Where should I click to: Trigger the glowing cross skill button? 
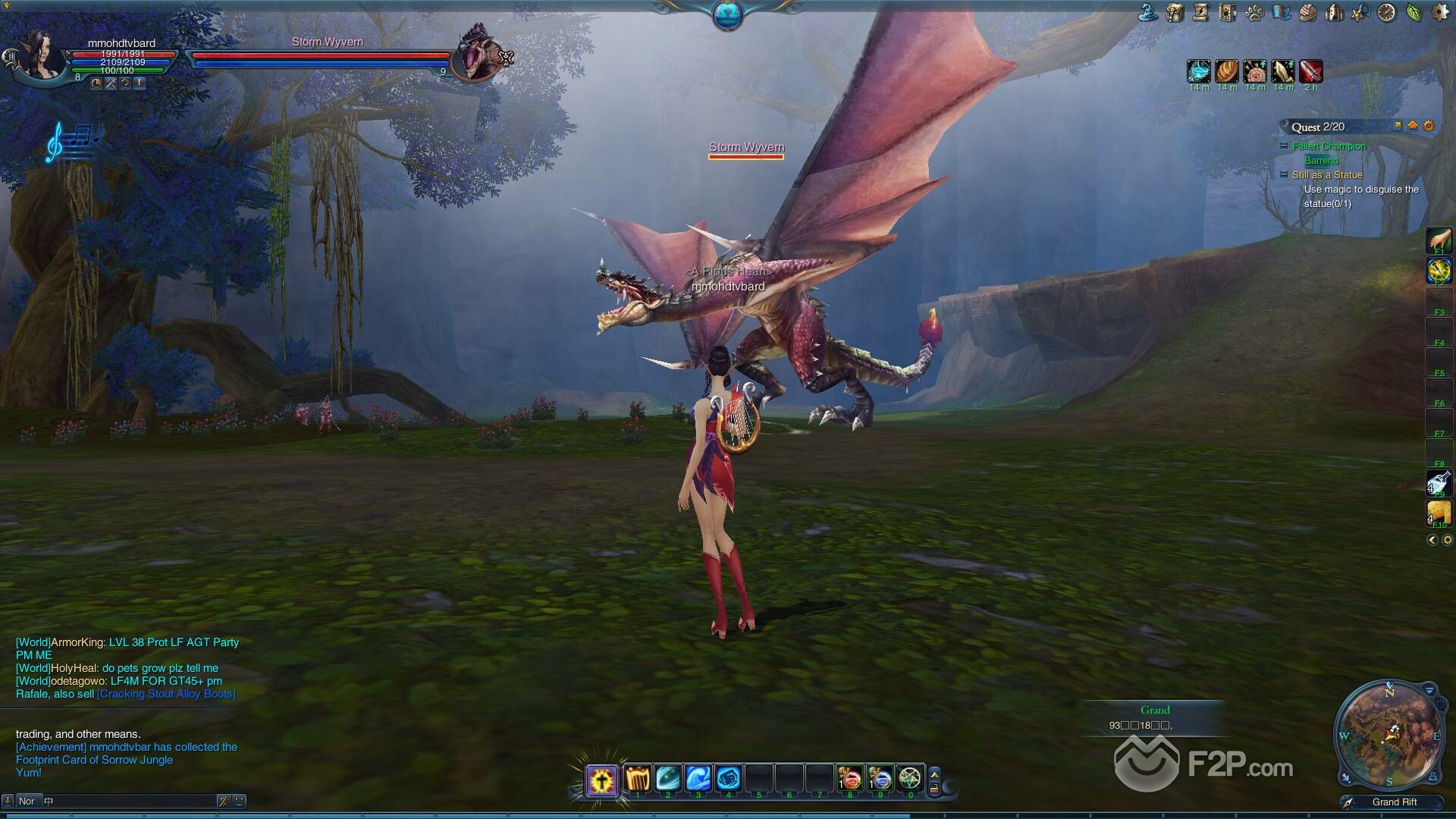point(602,780)
